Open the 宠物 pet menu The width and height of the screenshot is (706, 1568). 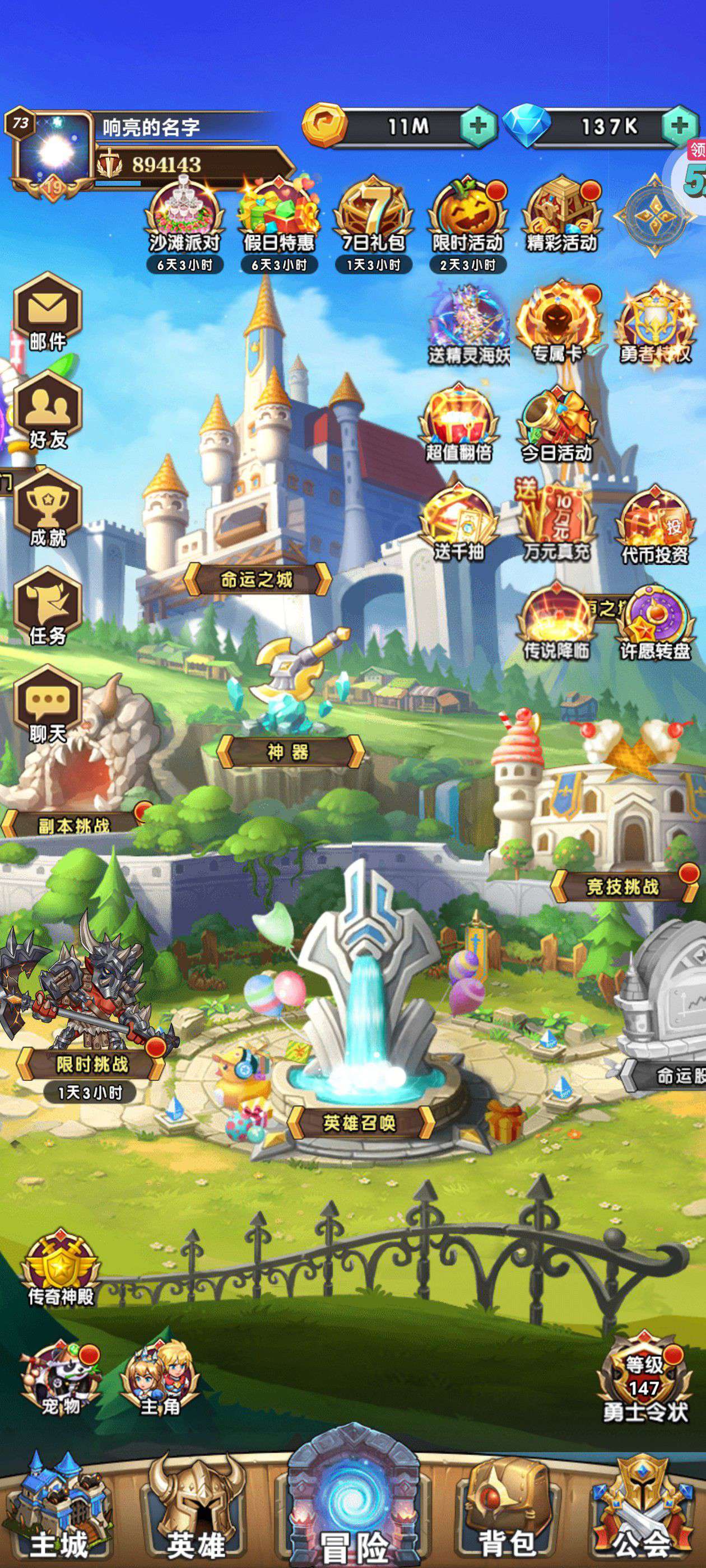[x=61, y=1380]
